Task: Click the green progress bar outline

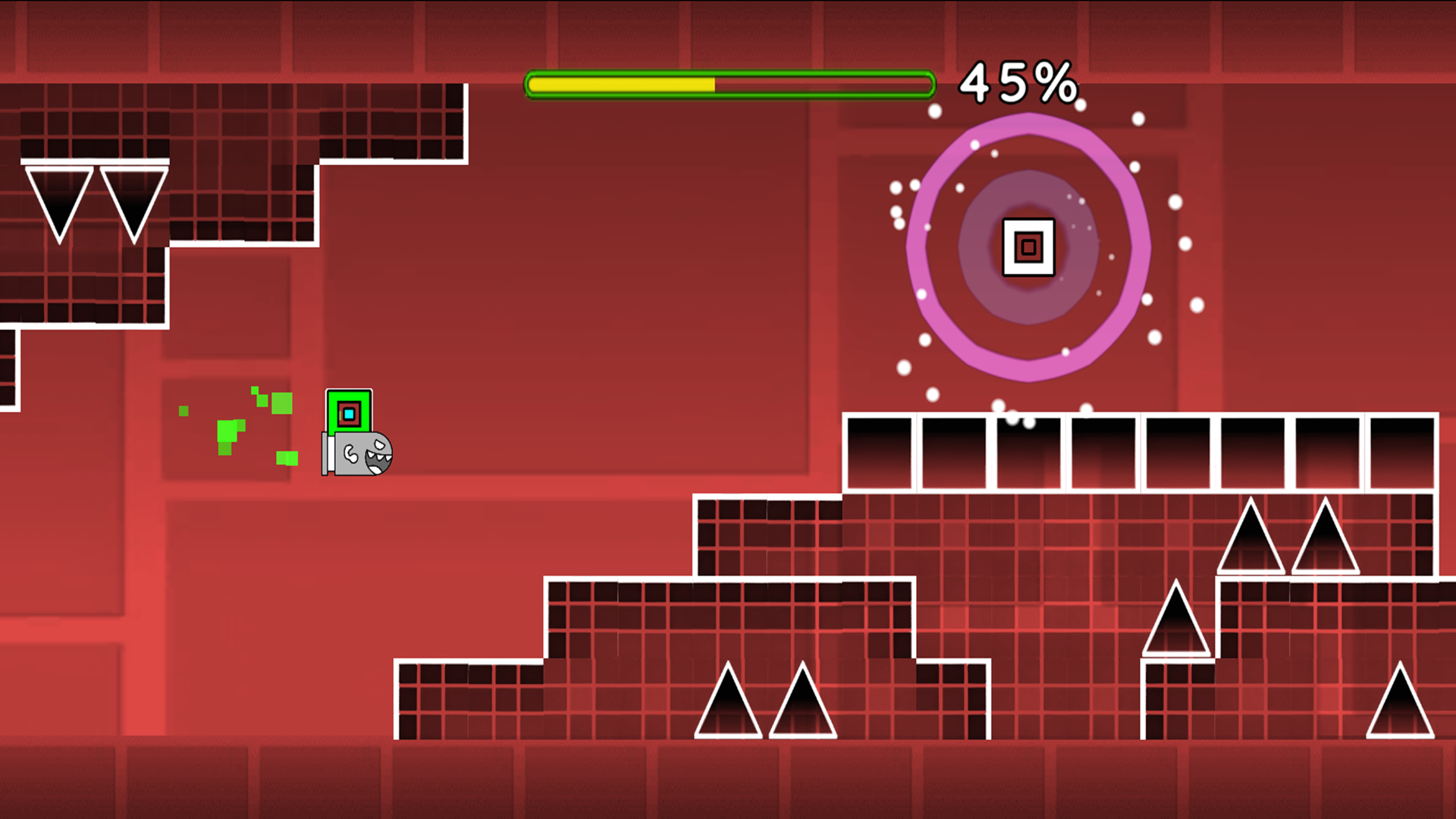Action: point(730,72)
